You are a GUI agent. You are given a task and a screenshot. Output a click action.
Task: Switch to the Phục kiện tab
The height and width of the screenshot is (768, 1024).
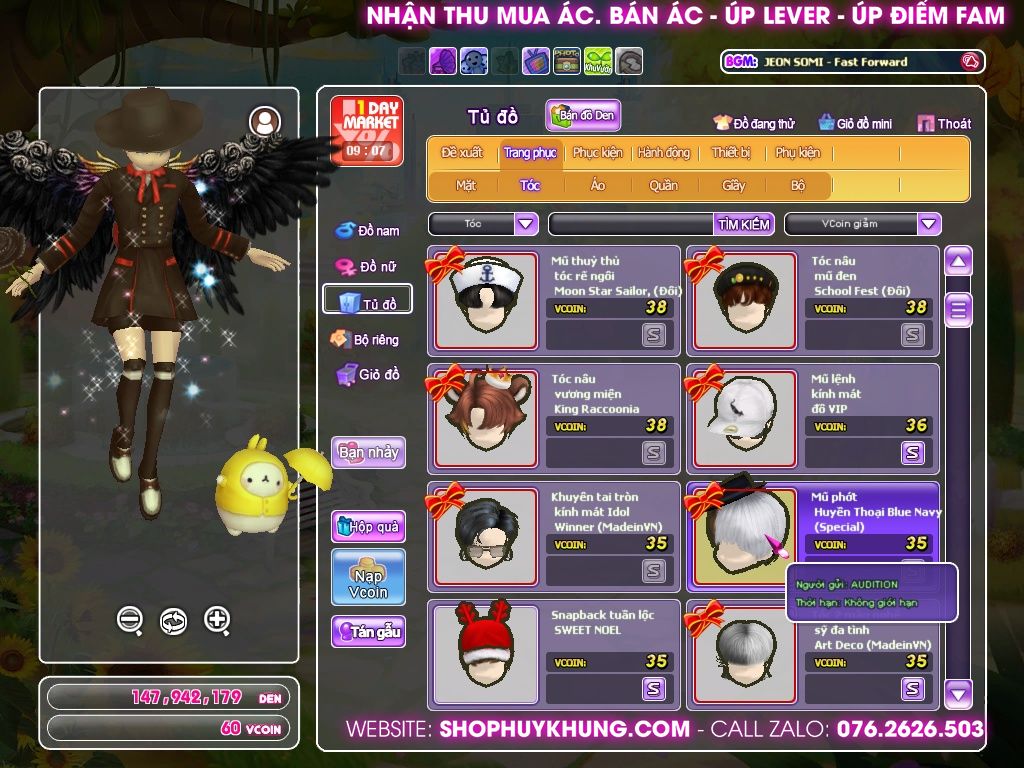(x=597, y=153)
